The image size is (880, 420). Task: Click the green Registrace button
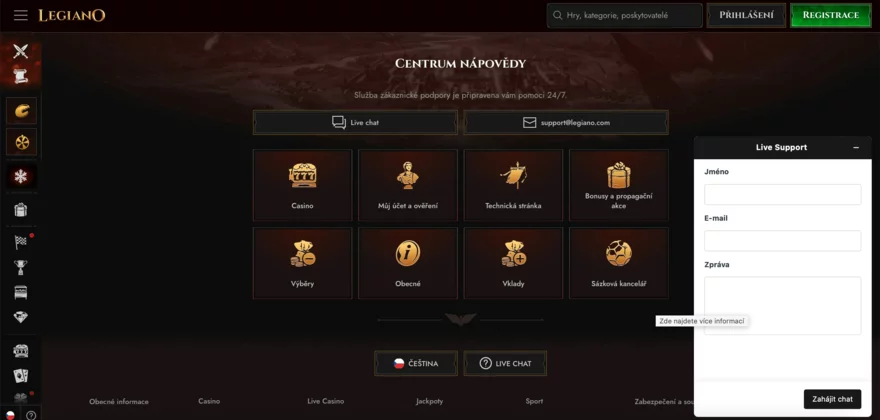click(x=830, y=15)
